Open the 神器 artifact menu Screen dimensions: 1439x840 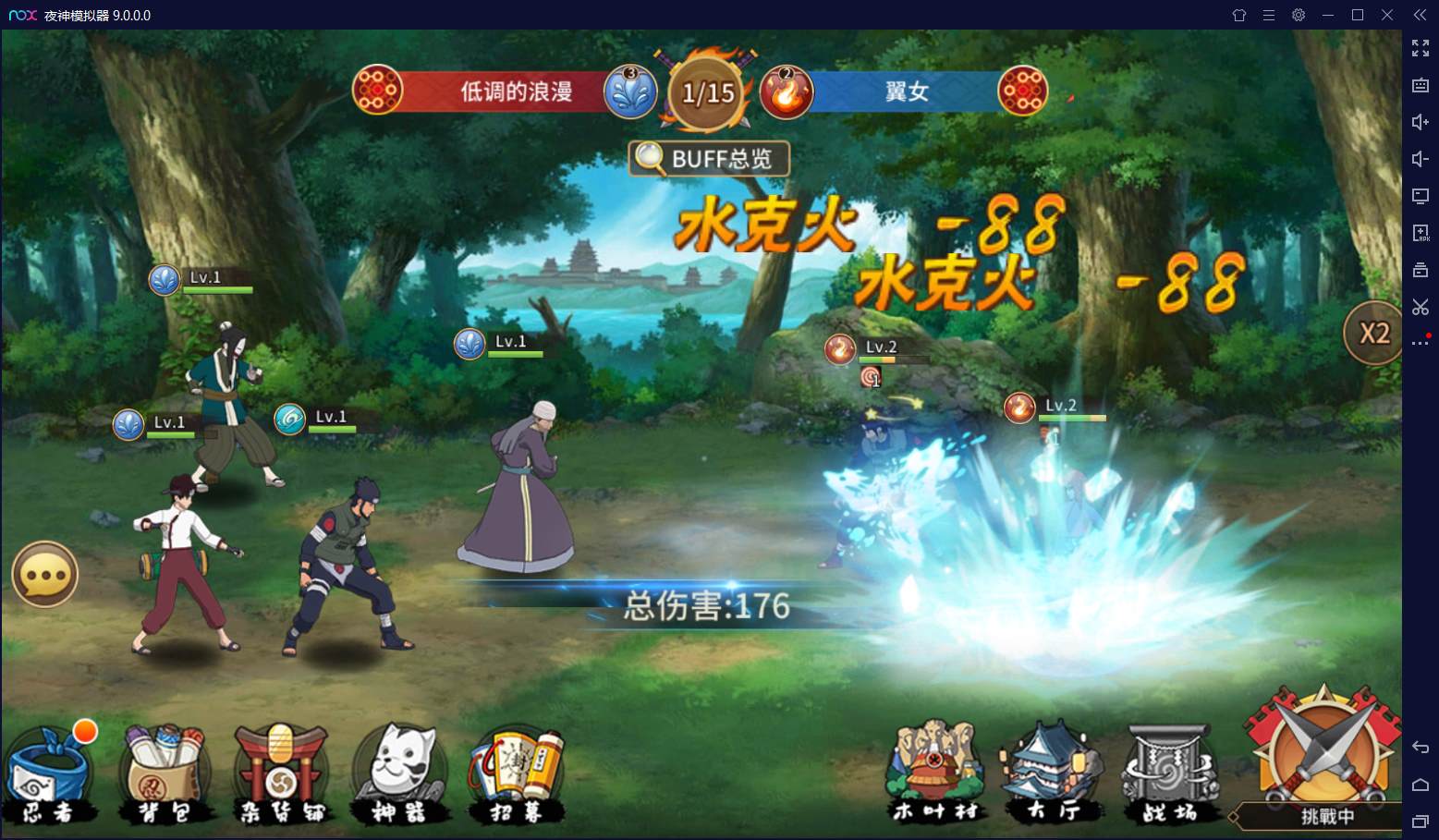(x=398, y=776)
